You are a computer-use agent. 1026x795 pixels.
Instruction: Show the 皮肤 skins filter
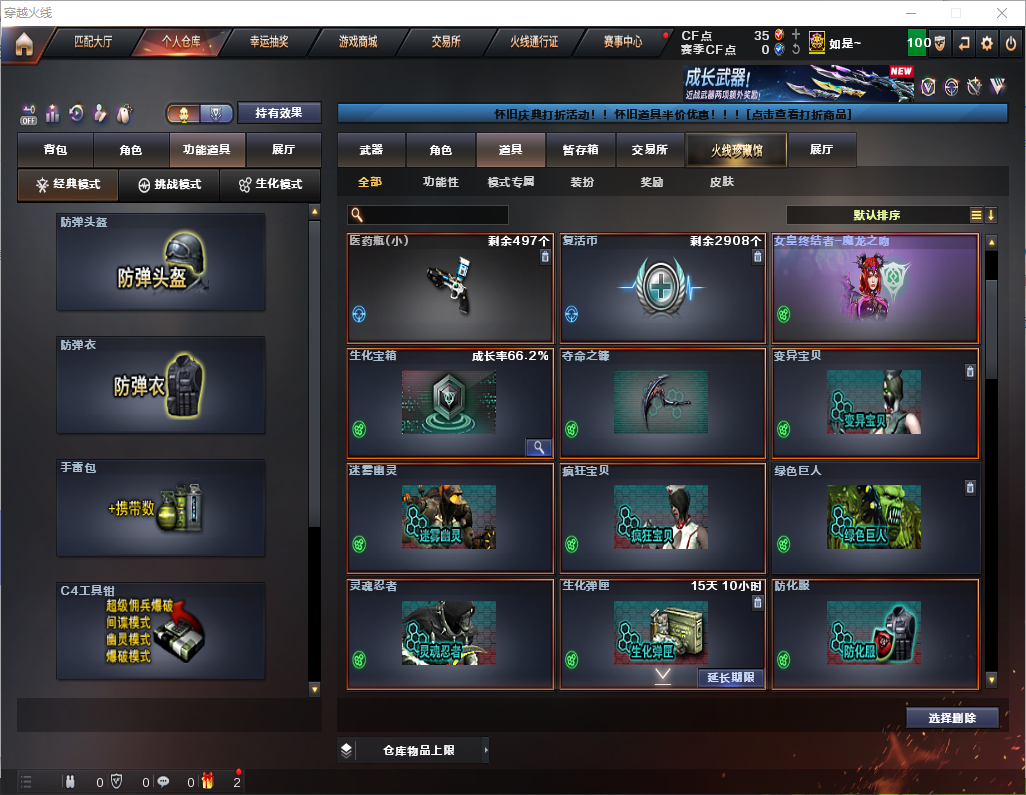[x=721, y=182]
